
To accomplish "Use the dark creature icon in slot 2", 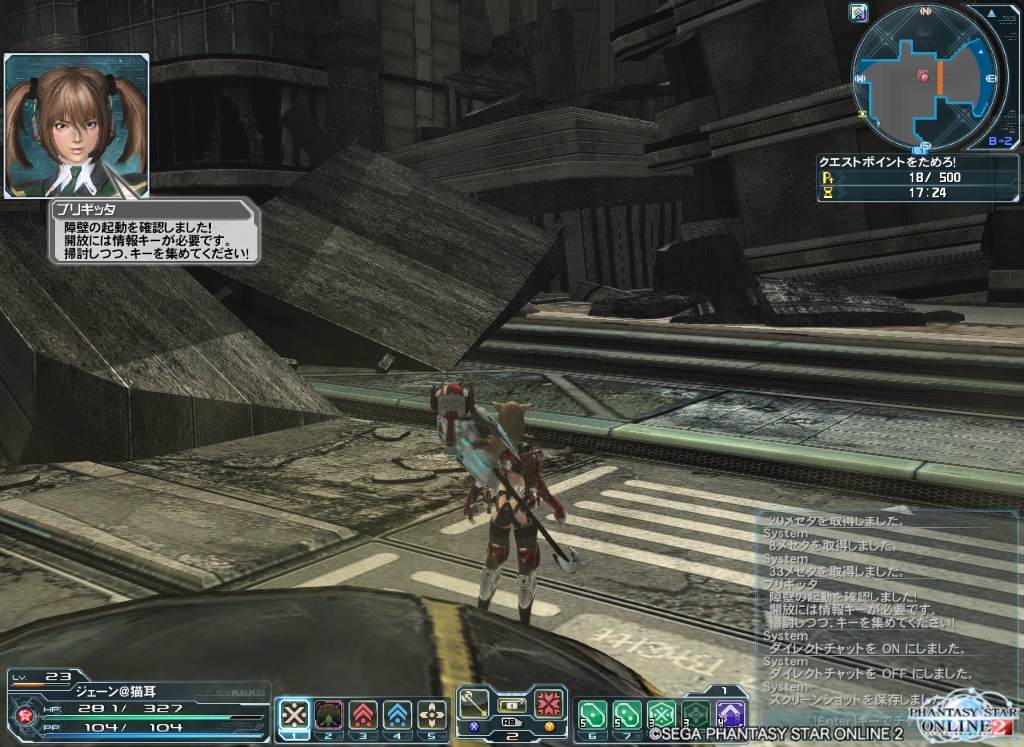I will 328,714.
